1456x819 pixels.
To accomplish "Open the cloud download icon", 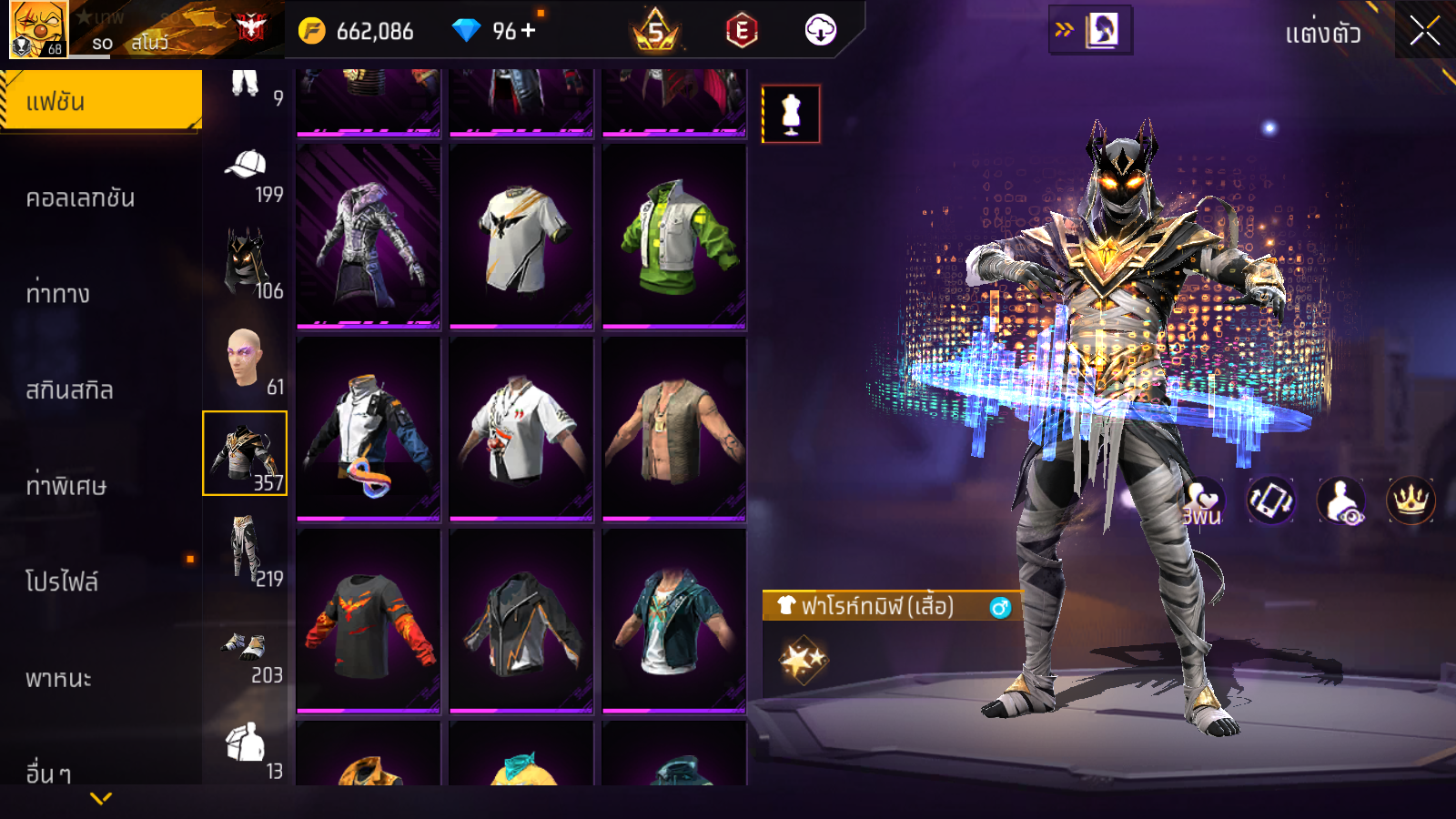I will click(x=820, y=31).
